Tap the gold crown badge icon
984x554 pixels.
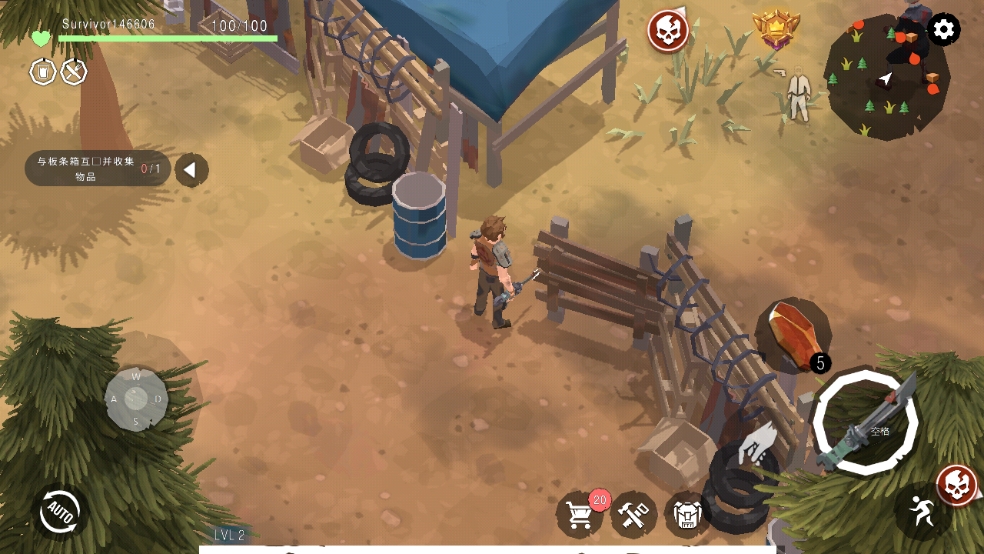coord(776,29)
